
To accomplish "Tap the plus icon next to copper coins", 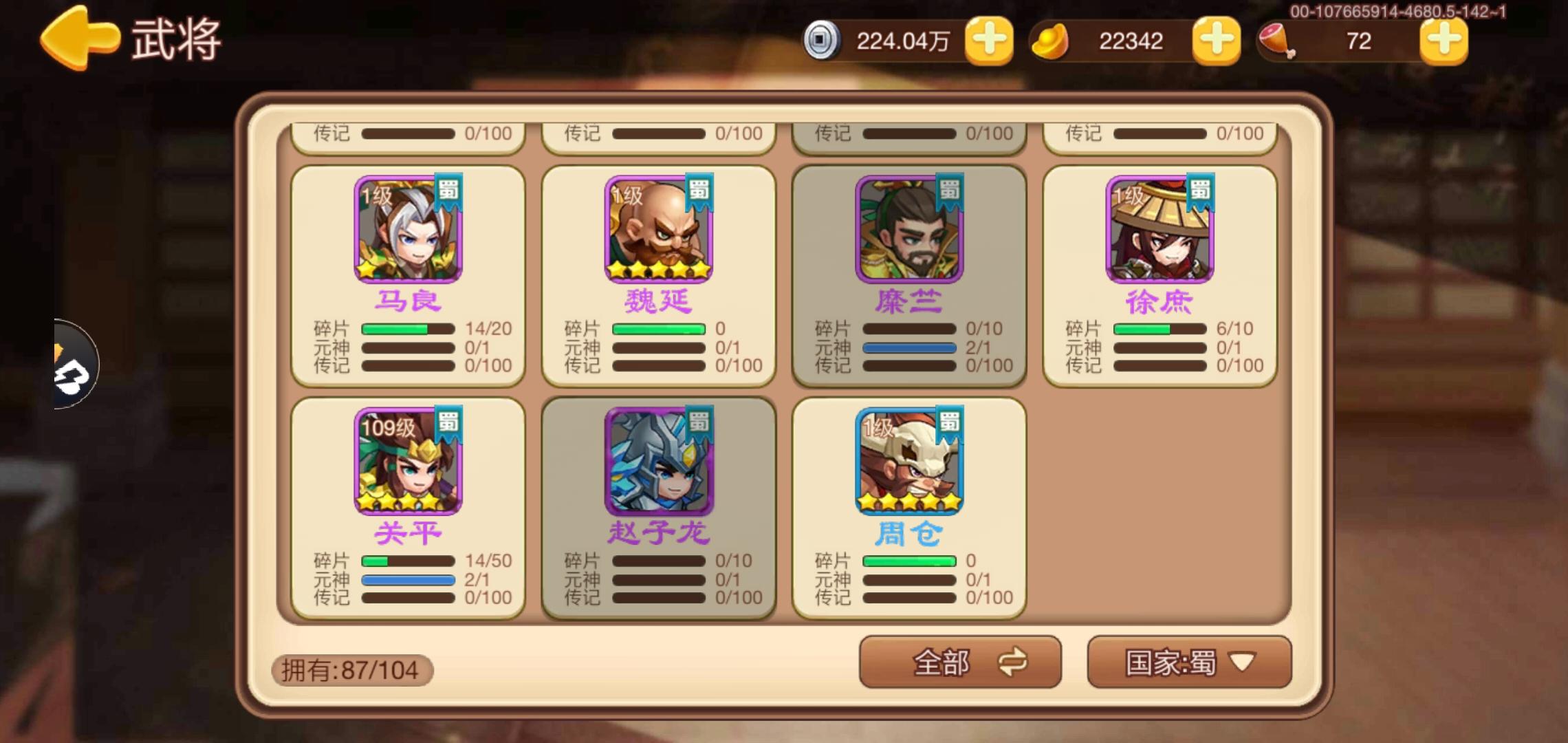I will 988,41.
